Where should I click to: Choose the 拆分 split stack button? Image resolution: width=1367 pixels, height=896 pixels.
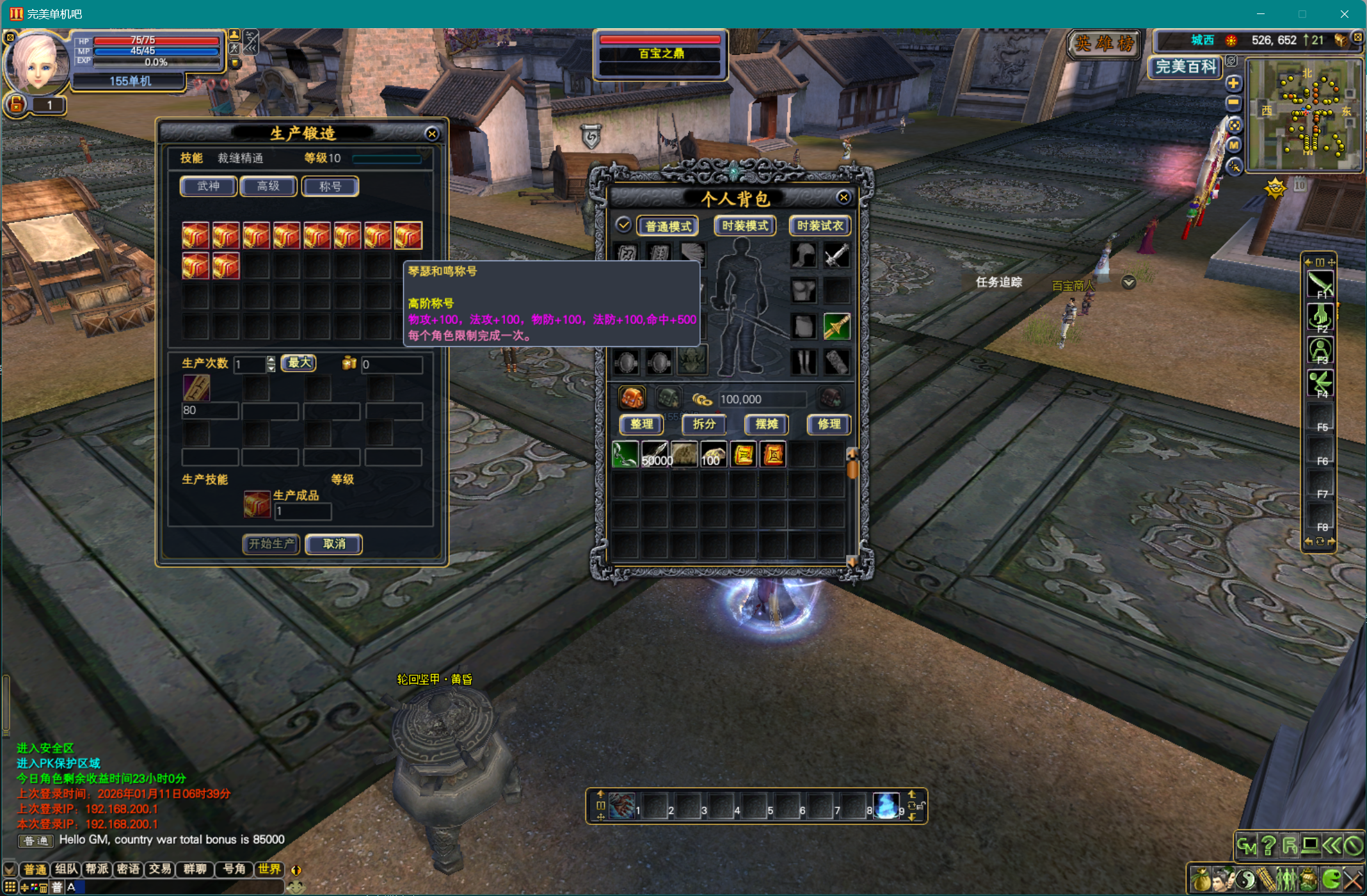(x=704, y=424)
